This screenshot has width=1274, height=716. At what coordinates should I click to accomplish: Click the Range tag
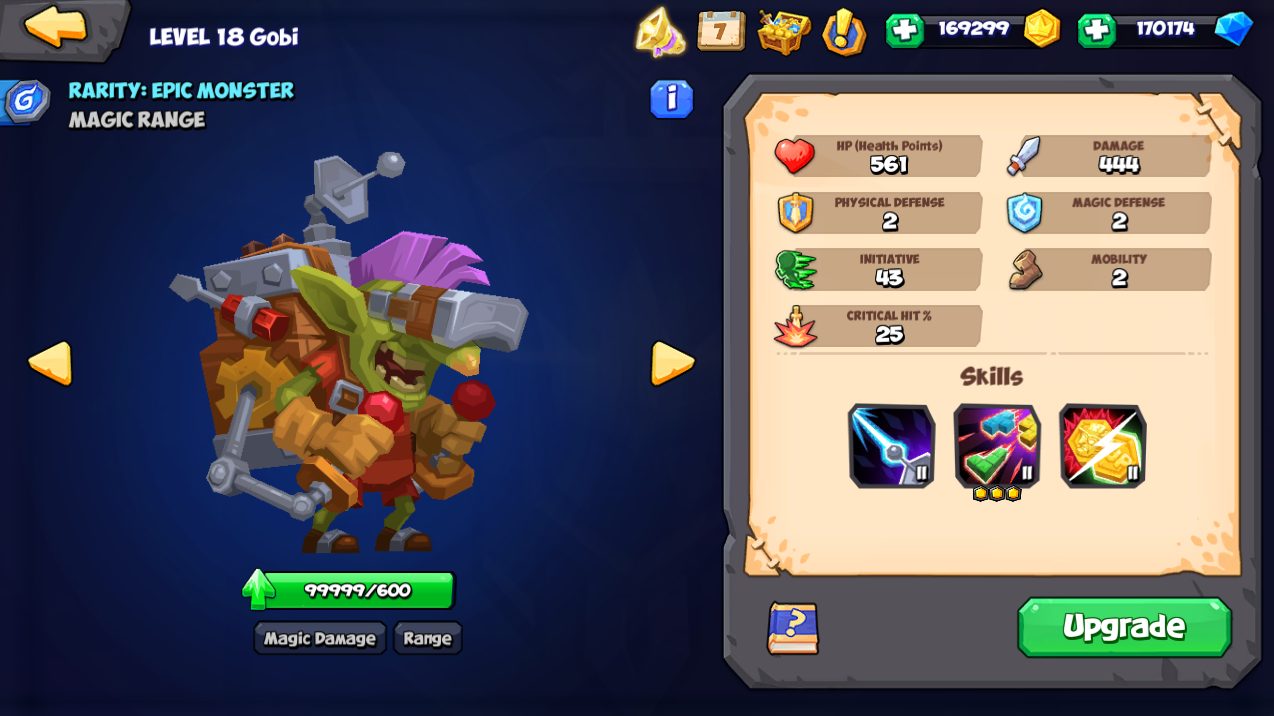[427, 638]
